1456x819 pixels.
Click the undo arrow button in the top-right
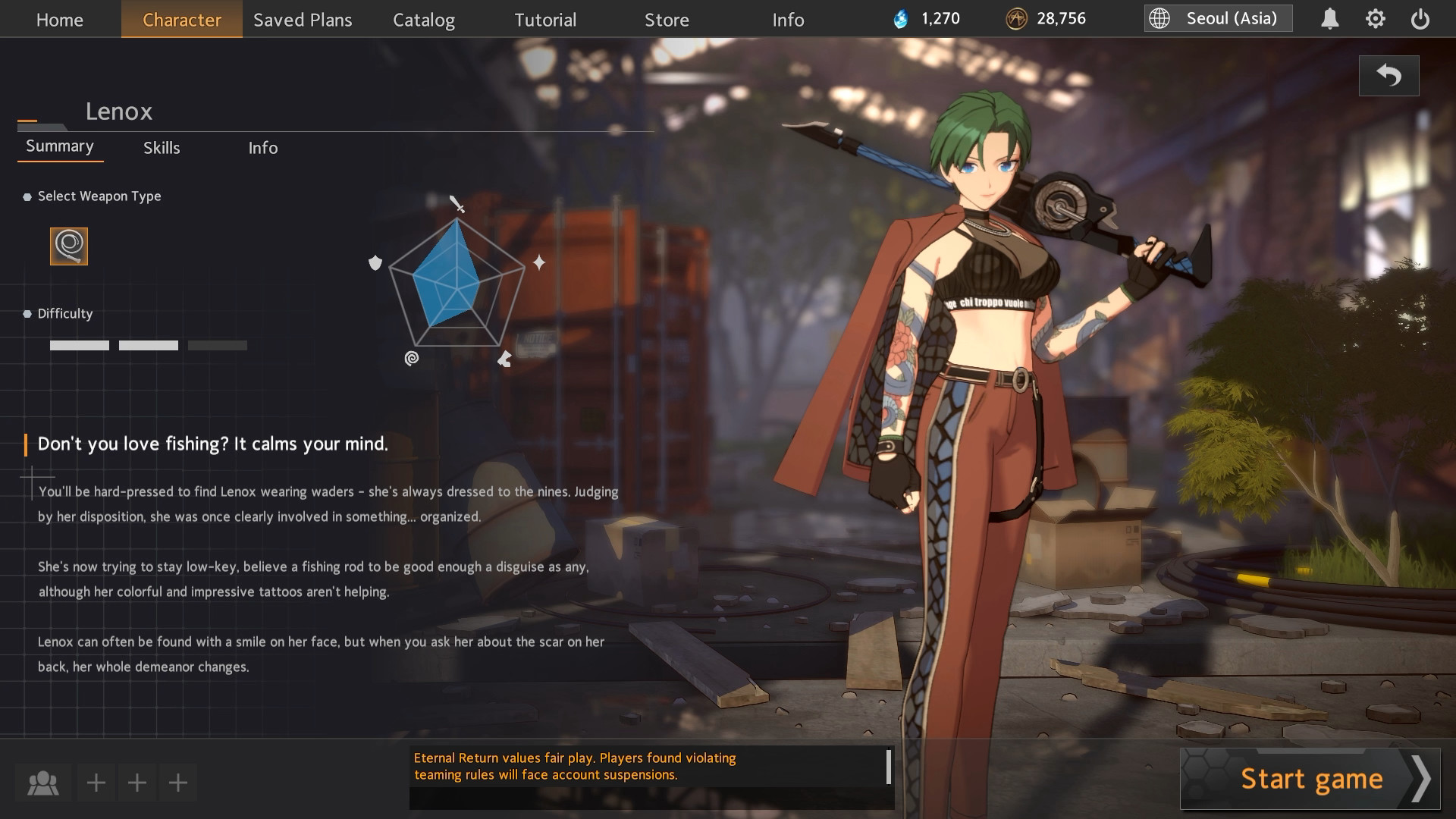1389,75
